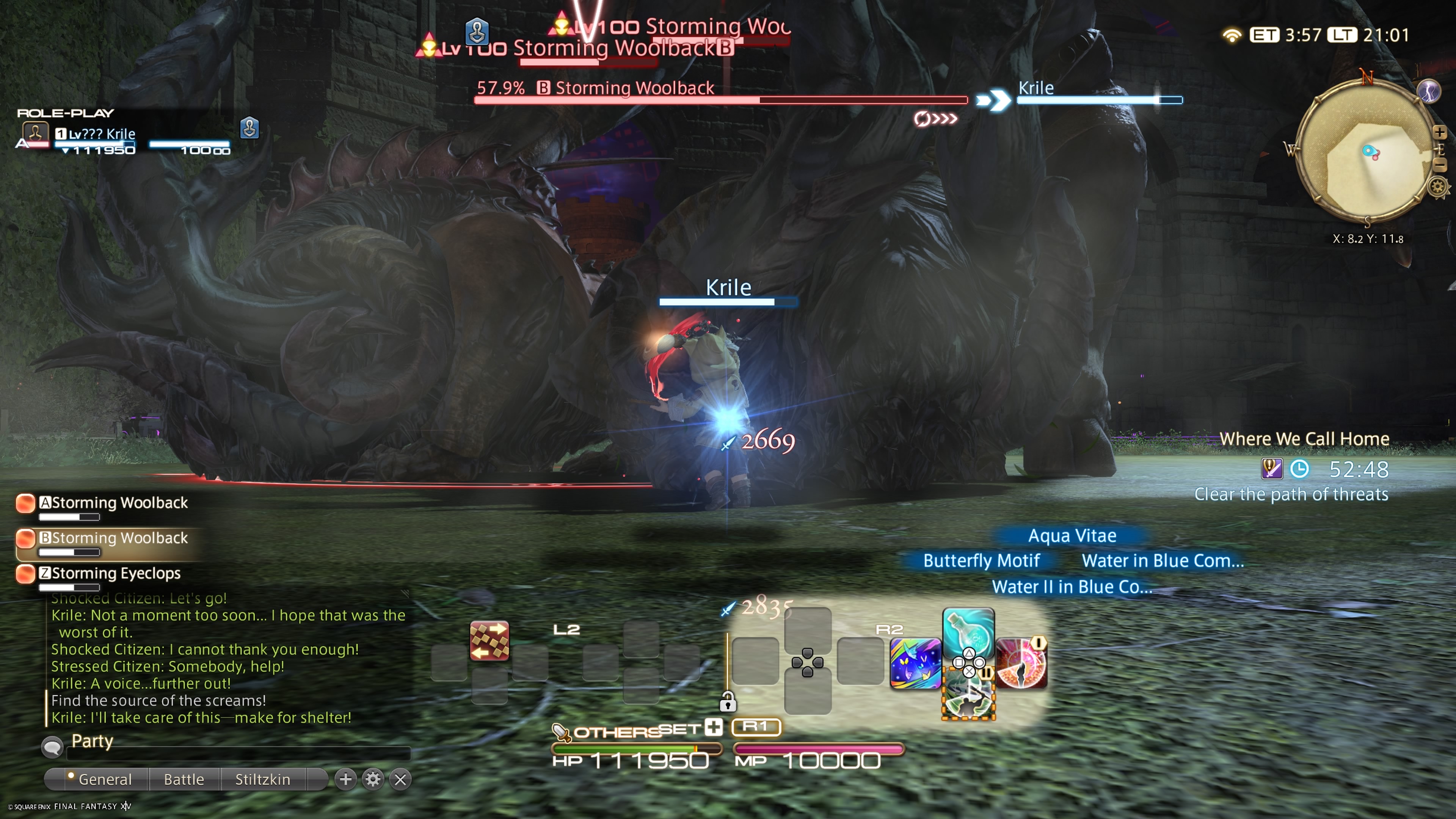Screen dimensions: 1456x819
Task: Open the Battle chat tab
Action: point(184,780)
